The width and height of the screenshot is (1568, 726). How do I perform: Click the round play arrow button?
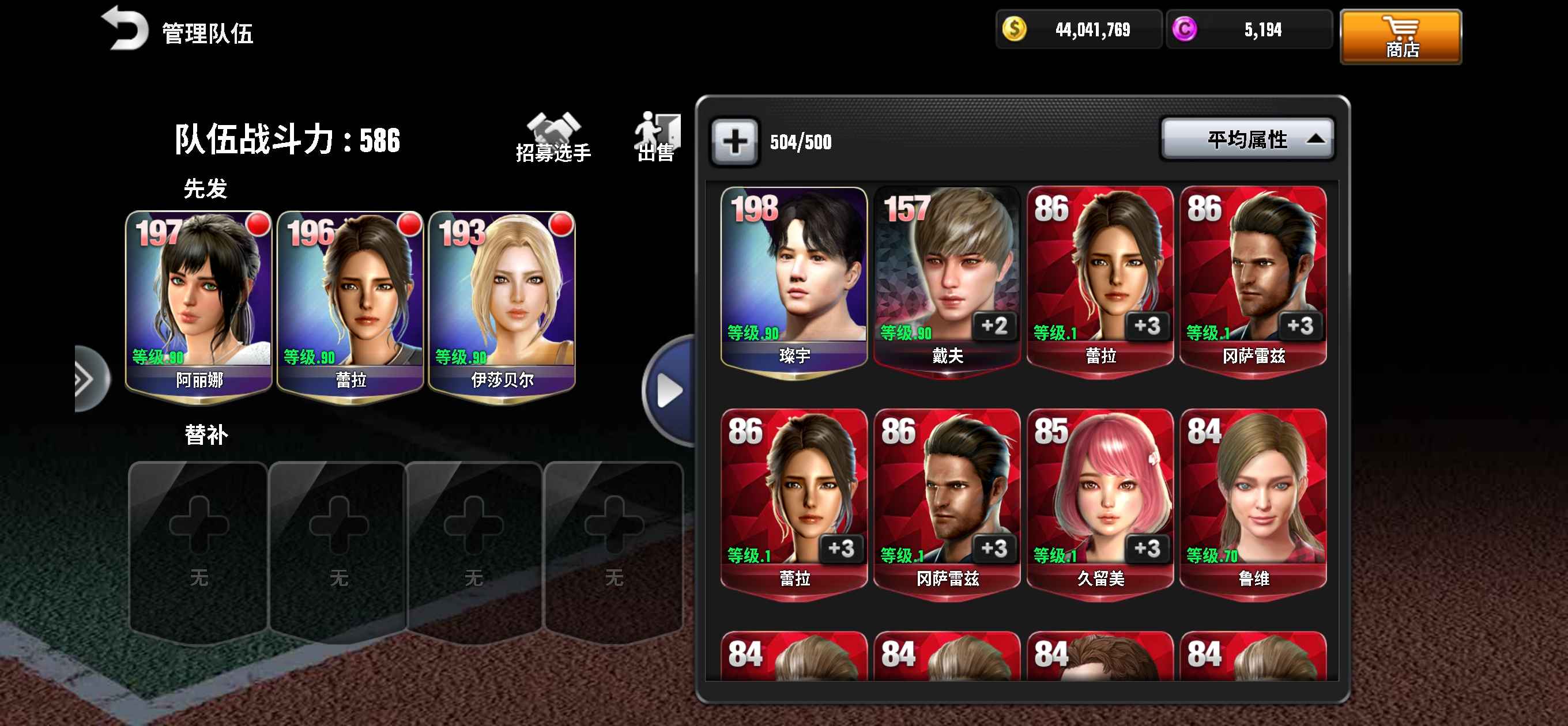point(670,391)
